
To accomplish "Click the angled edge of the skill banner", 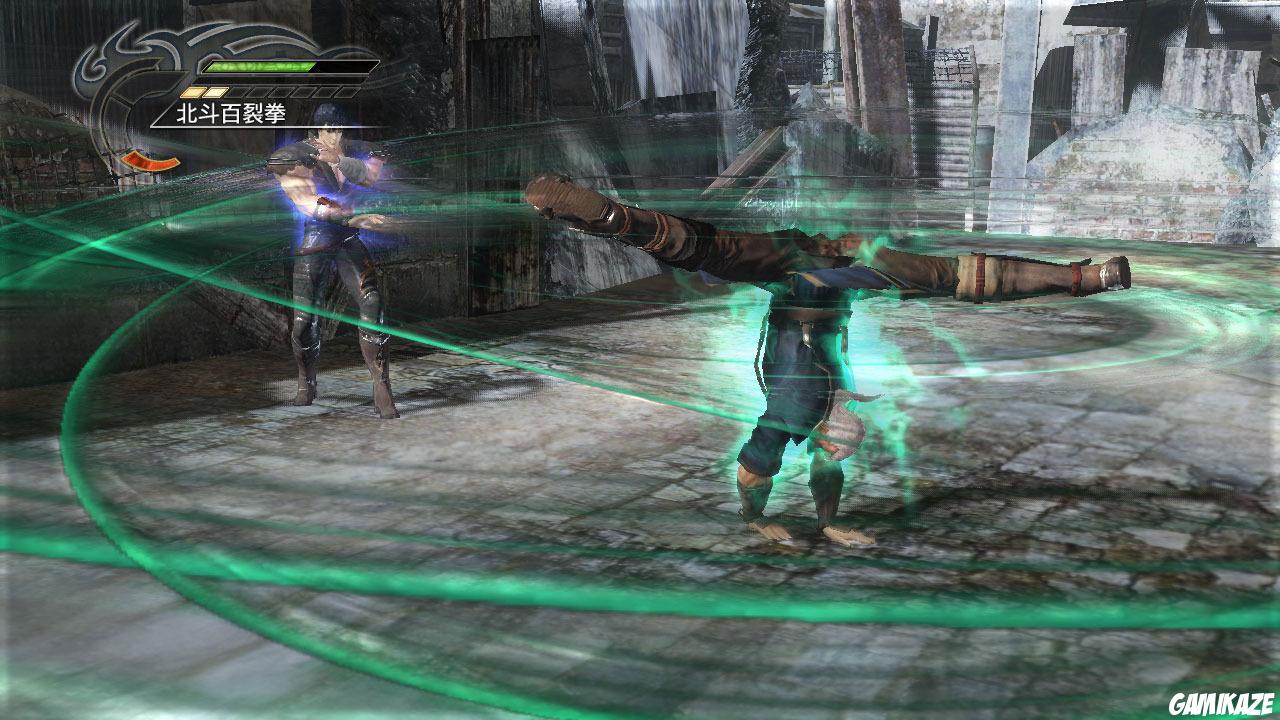I will 158,114.
